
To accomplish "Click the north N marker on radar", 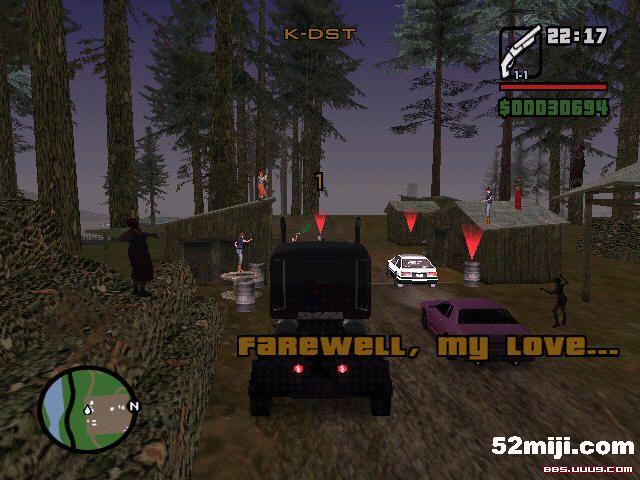I will coord(133,407).
